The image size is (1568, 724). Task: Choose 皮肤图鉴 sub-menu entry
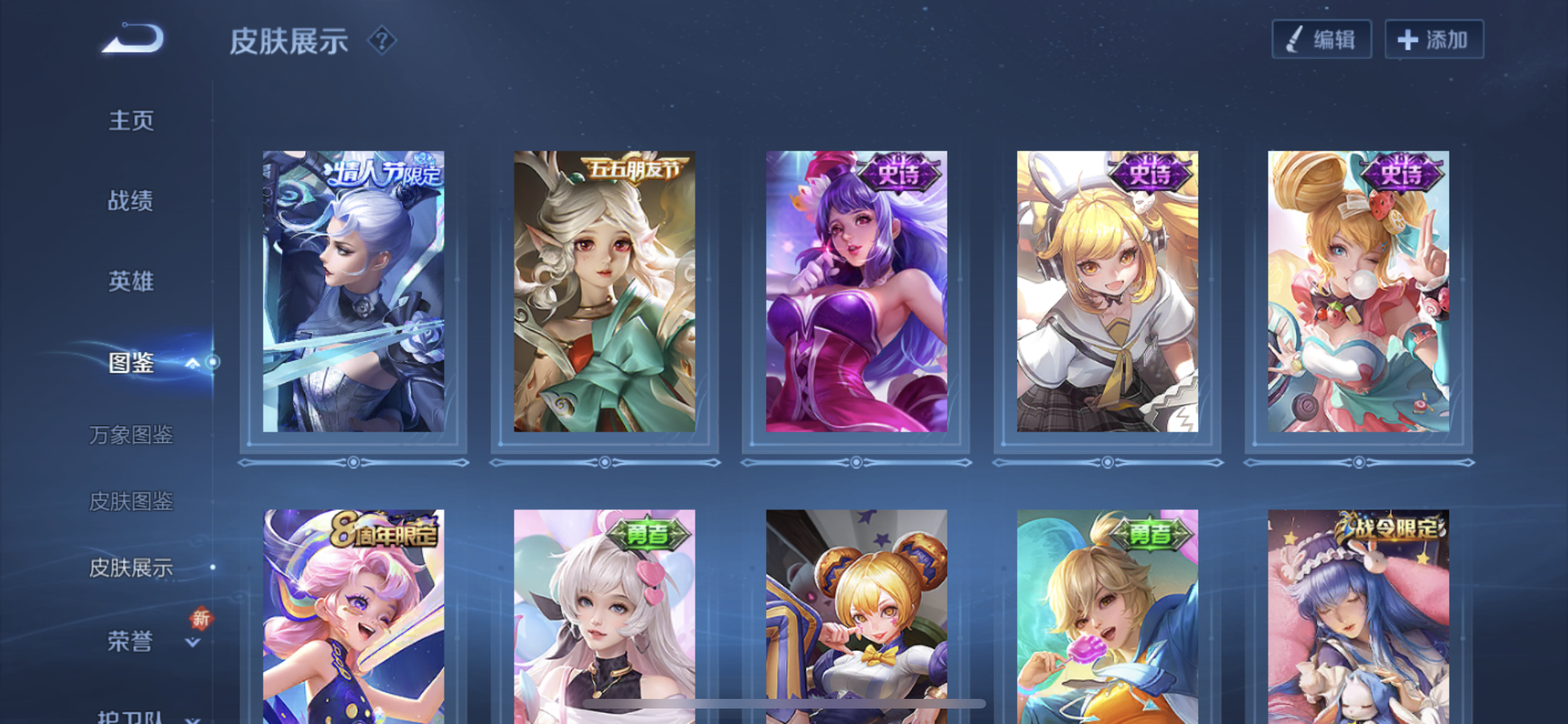click(131, 501)
